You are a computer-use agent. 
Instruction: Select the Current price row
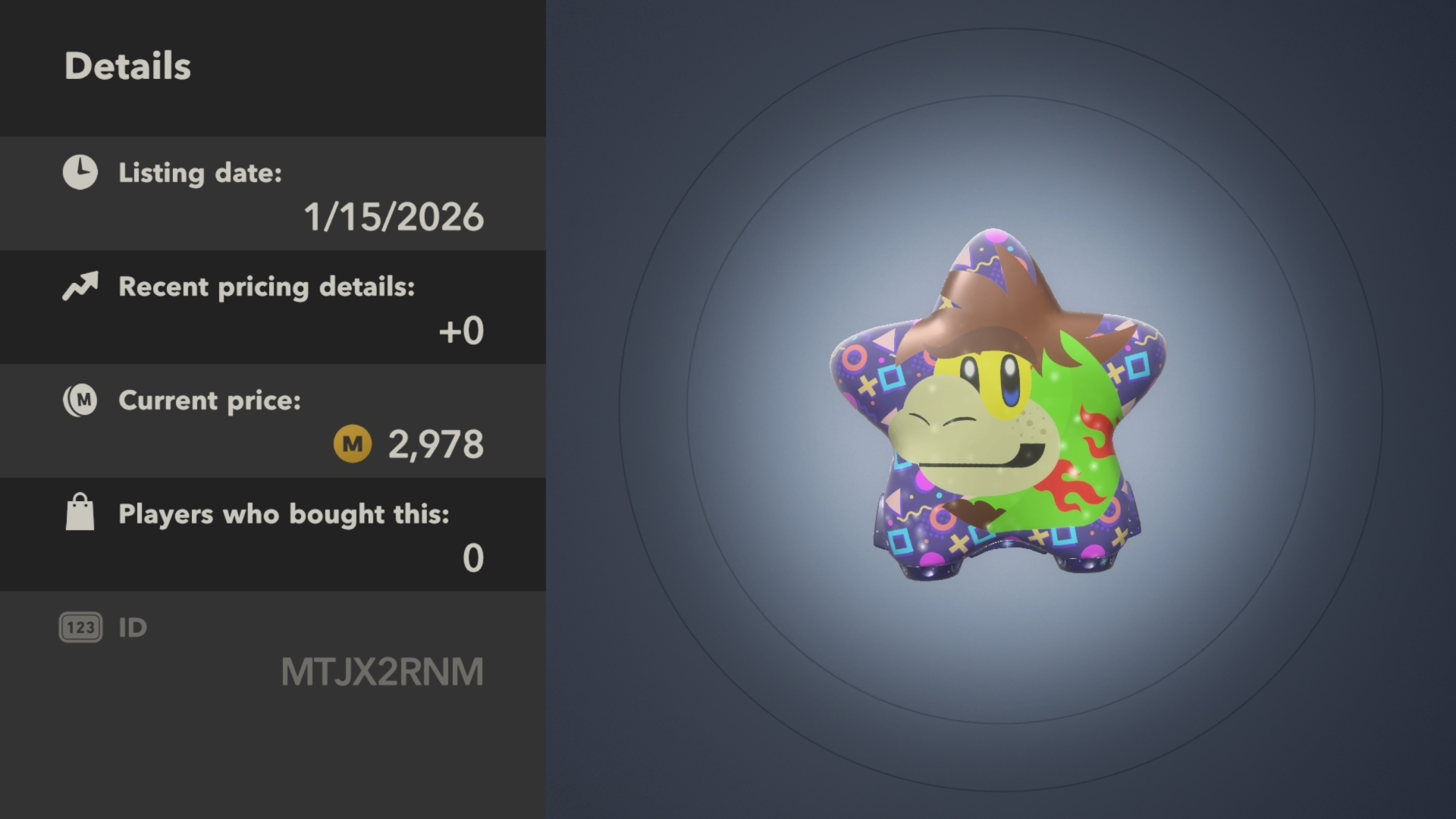tap(273, 422)
